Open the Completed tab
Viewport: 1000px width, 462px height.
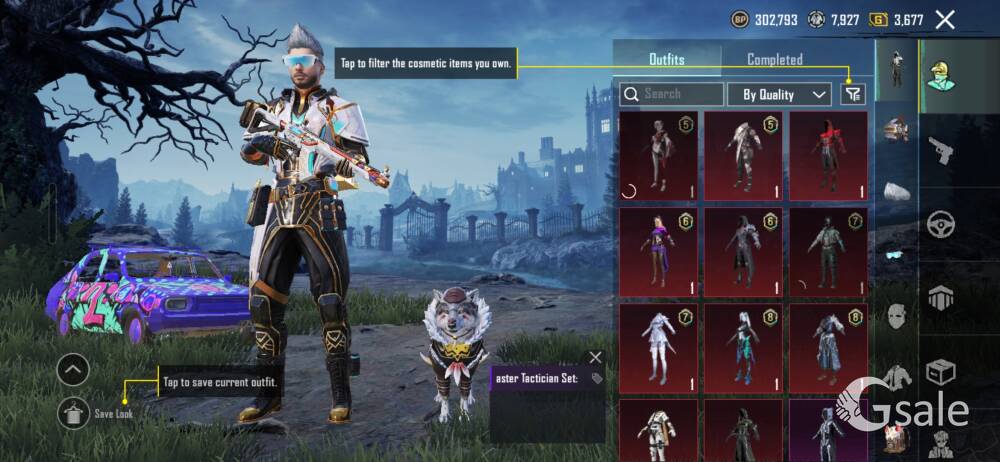(x=775, y=60)
